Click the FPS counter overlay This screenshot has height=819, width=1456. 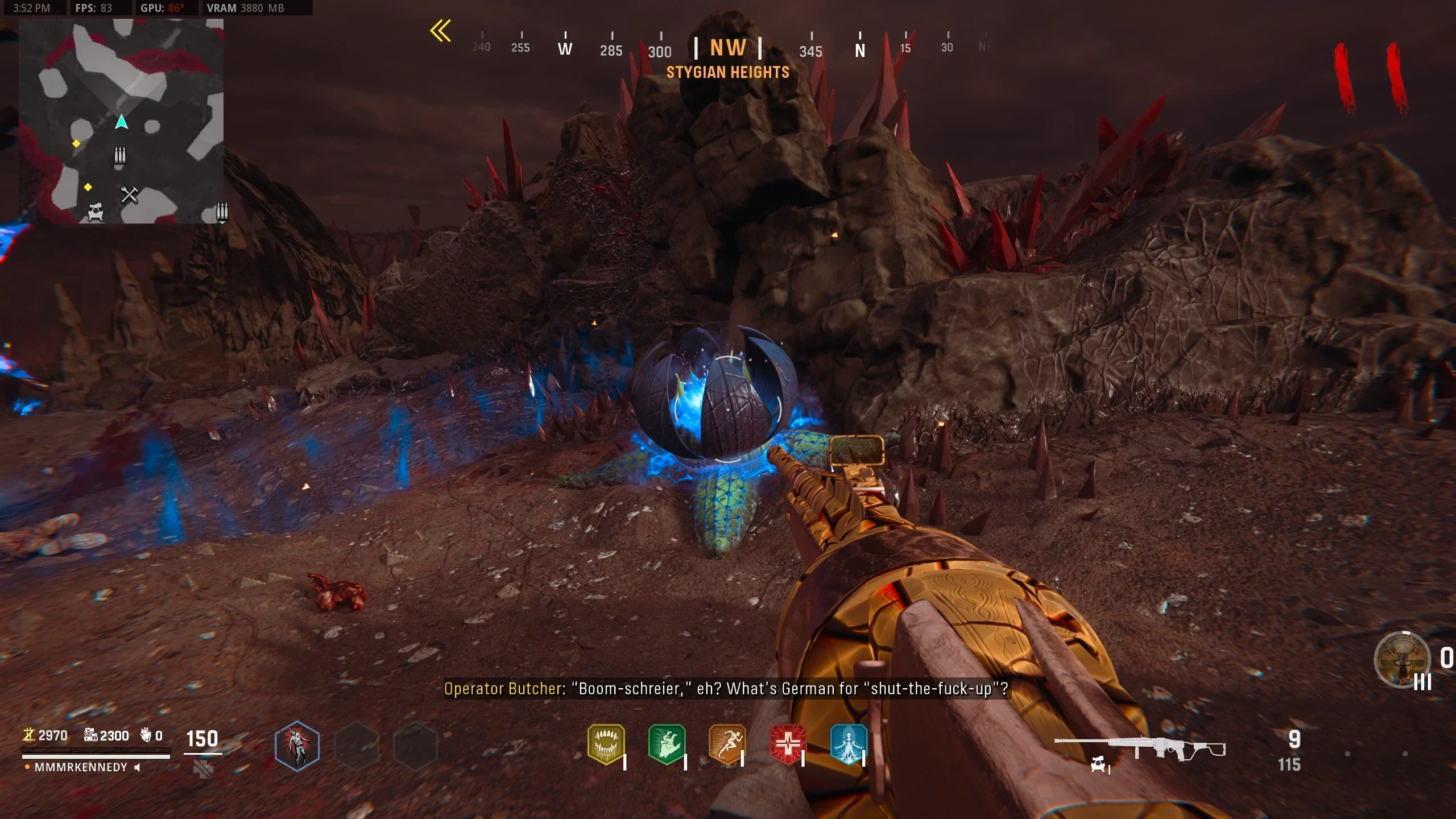(94, 8)
